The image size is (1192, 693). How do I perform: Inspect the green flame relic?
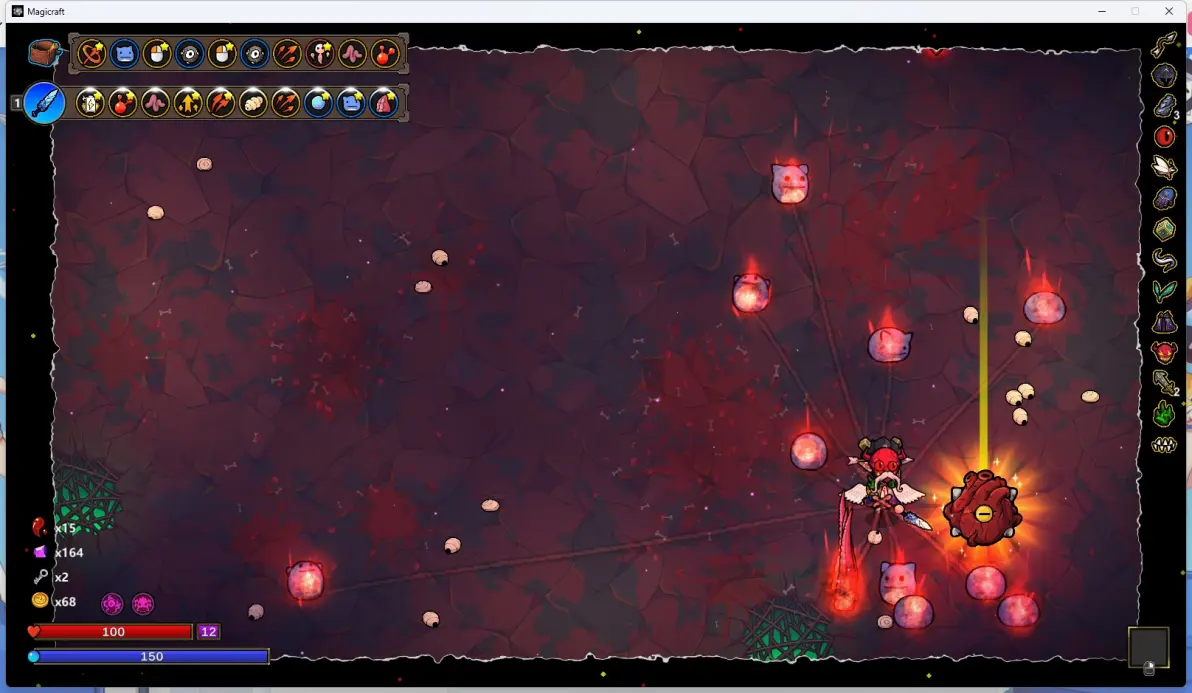click(x=1164, y=413)
